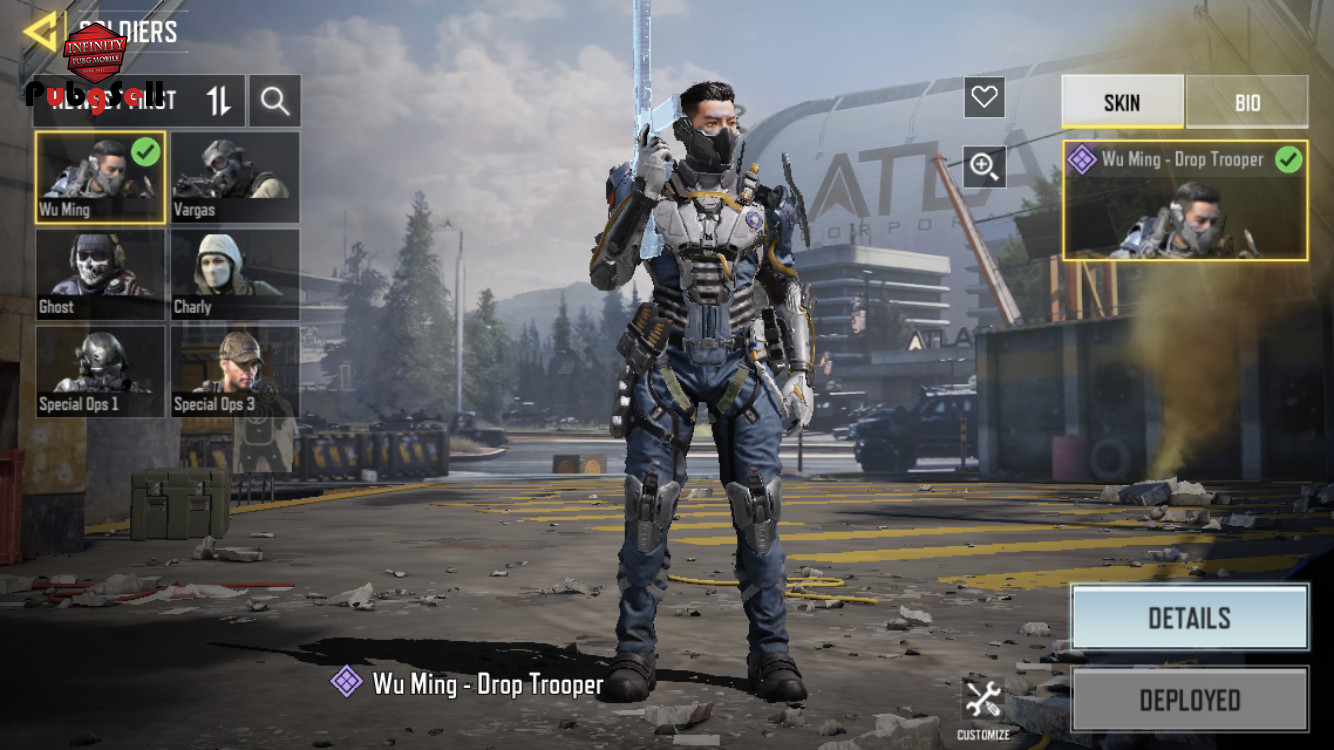Pick the Ghost soldier tile
1334x750 pixels.
click(100, 274)
